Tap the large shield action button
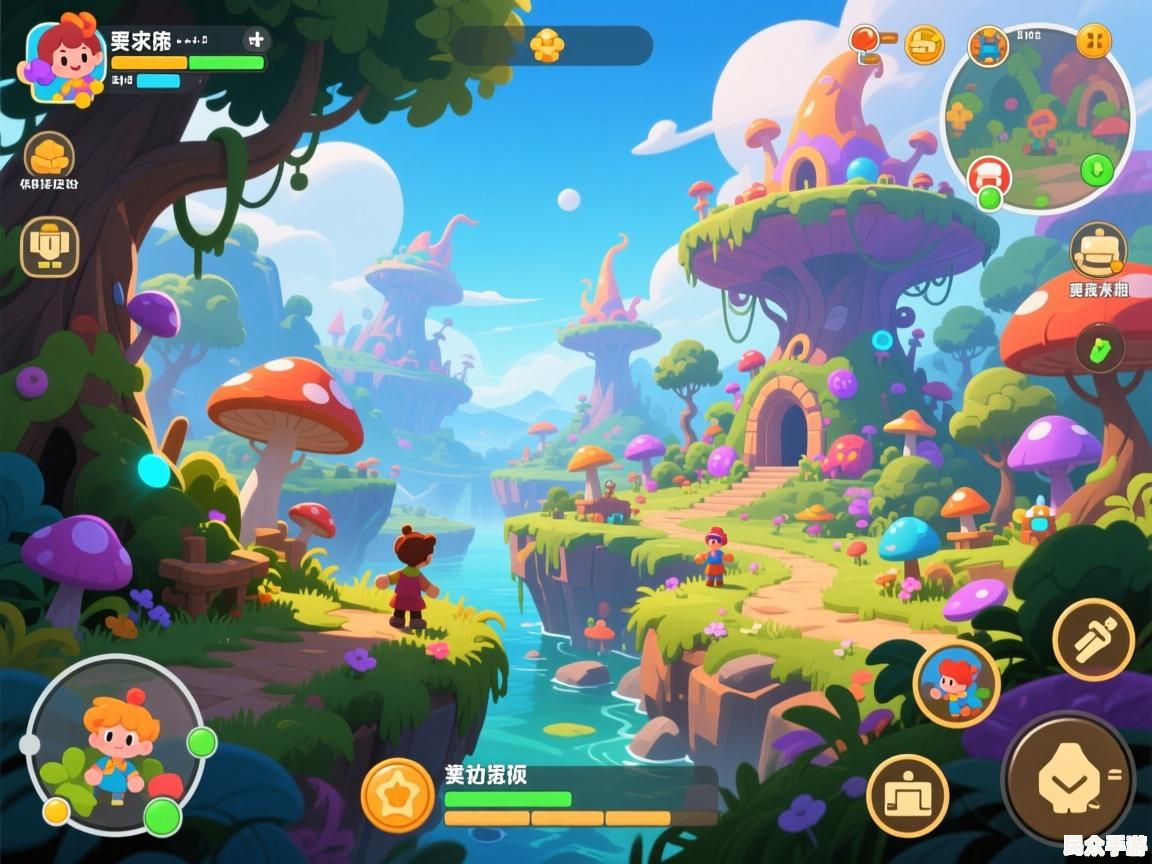 (x=1067, y=778)
